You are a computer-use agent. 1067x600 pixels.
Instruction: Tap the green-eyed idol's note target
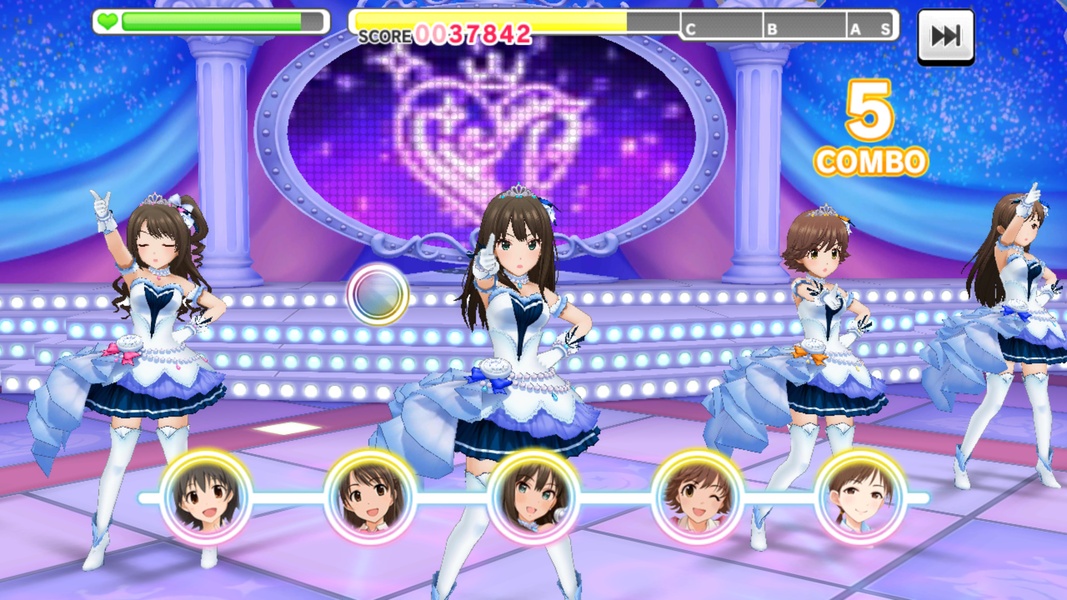(534, 496)
